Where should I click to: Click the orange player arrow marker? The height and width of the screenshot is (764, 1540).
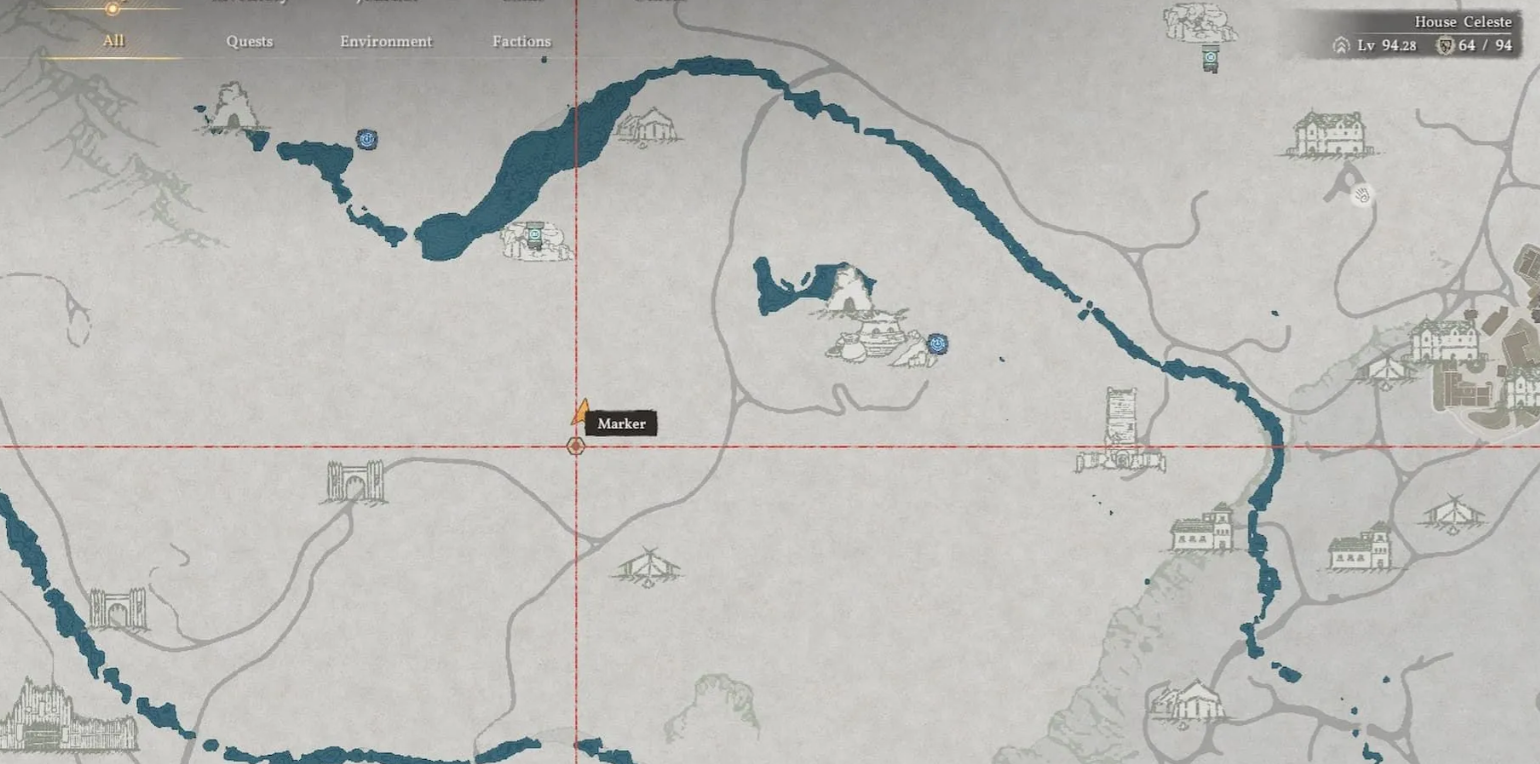pyautogui.click(x=580, y=412)
